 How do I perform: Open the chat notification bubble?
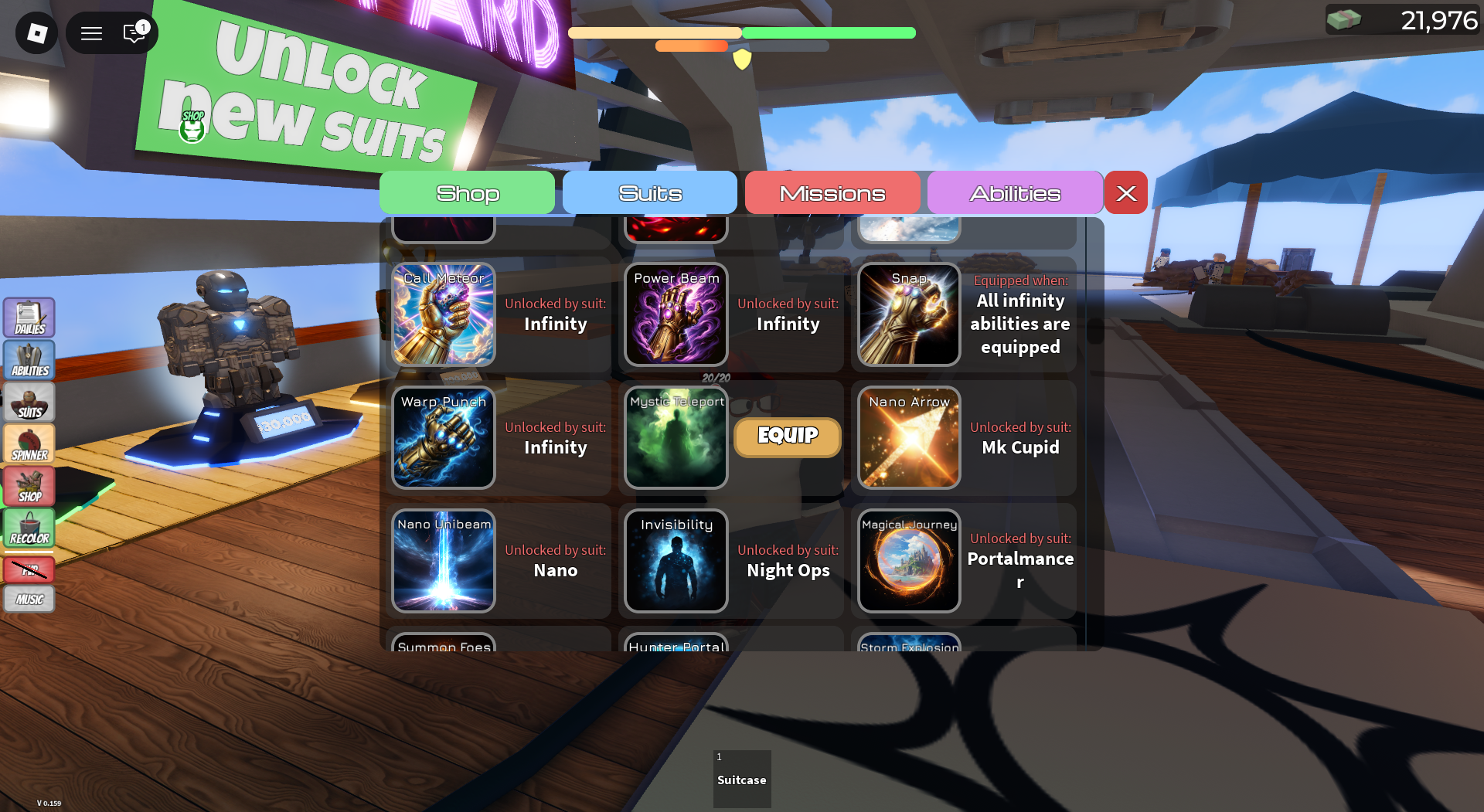[133, 32]
